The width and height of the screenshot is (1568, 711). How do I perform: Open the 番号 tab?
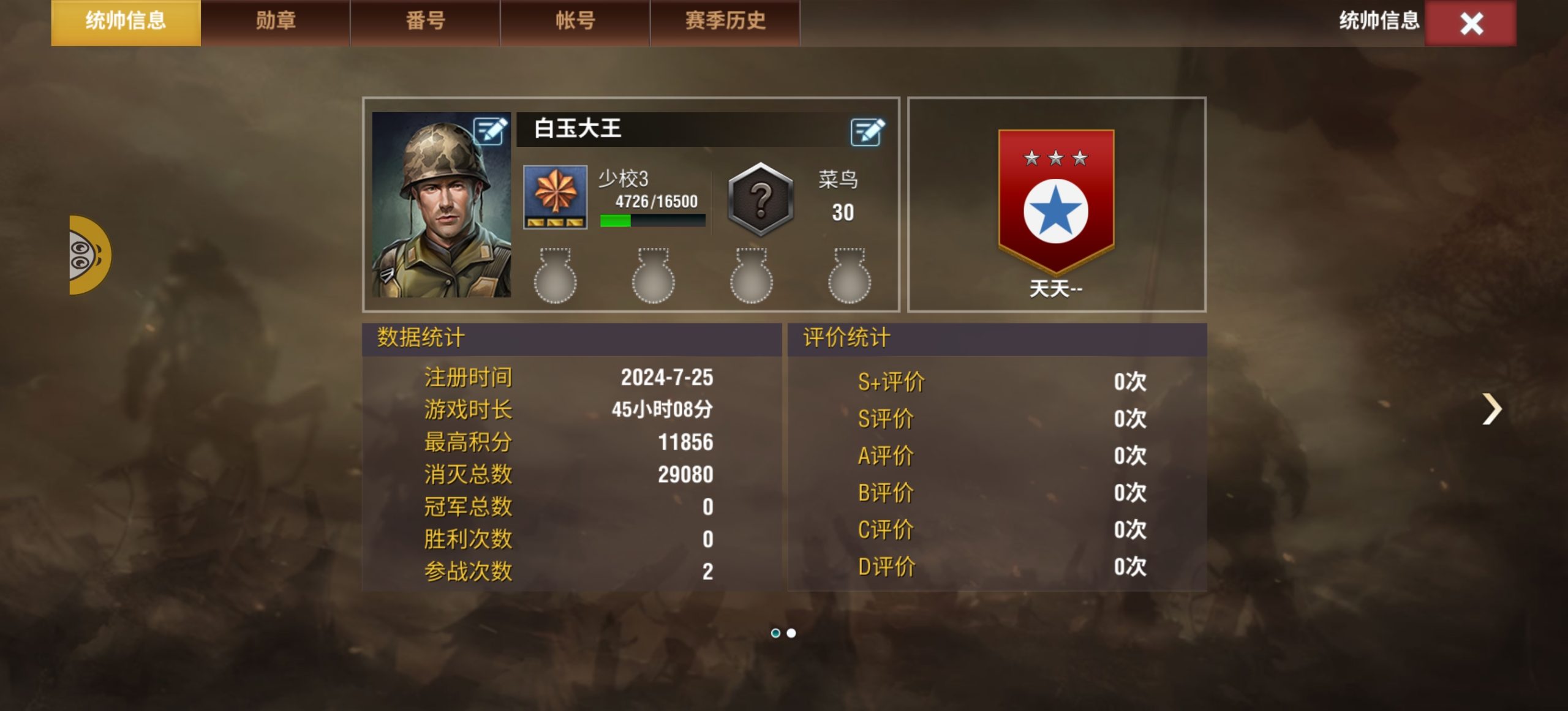click(x=424, y=21)
